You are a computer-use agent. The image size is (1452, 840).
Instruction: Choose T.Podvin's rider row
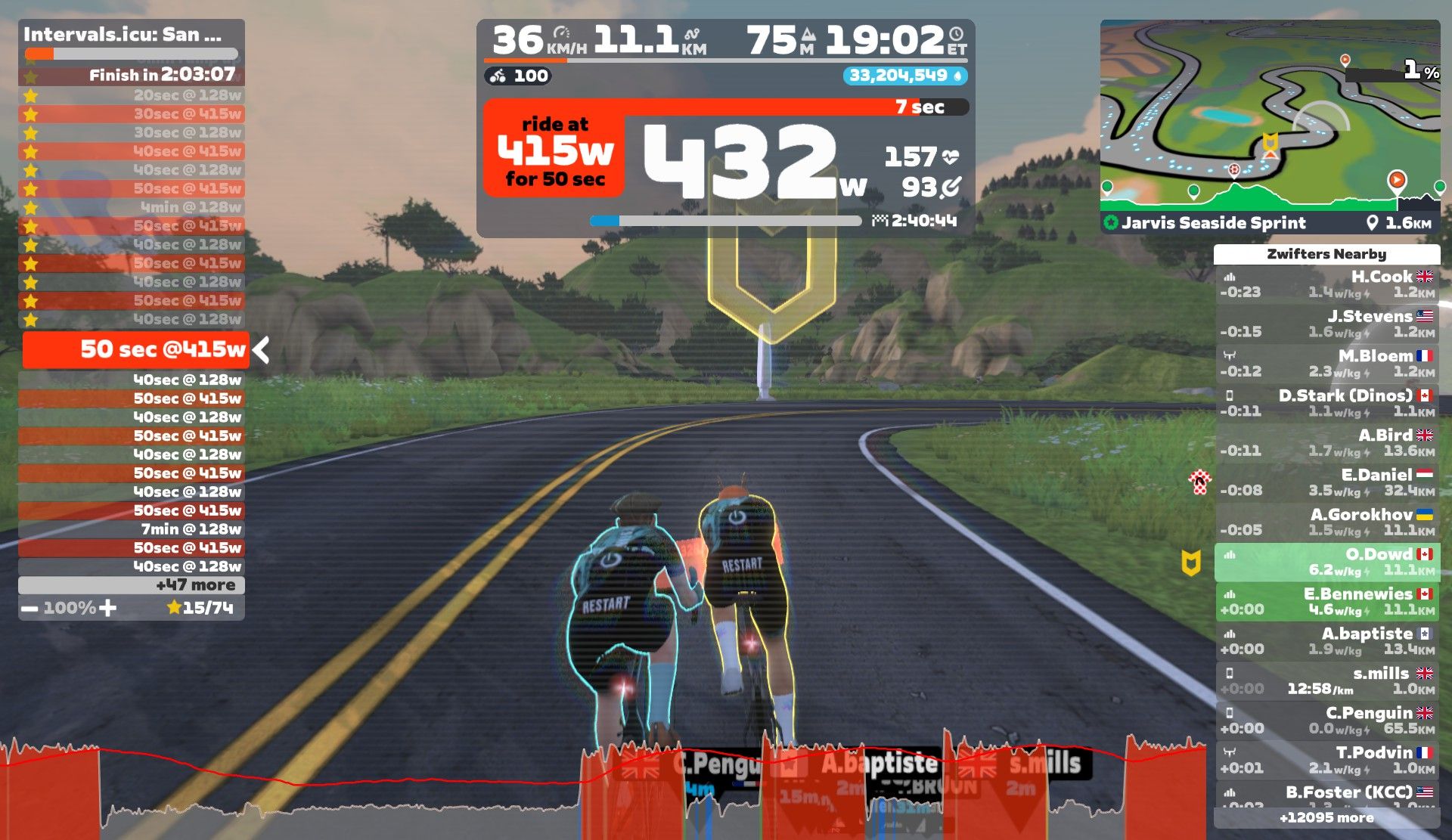(1327, 761)
